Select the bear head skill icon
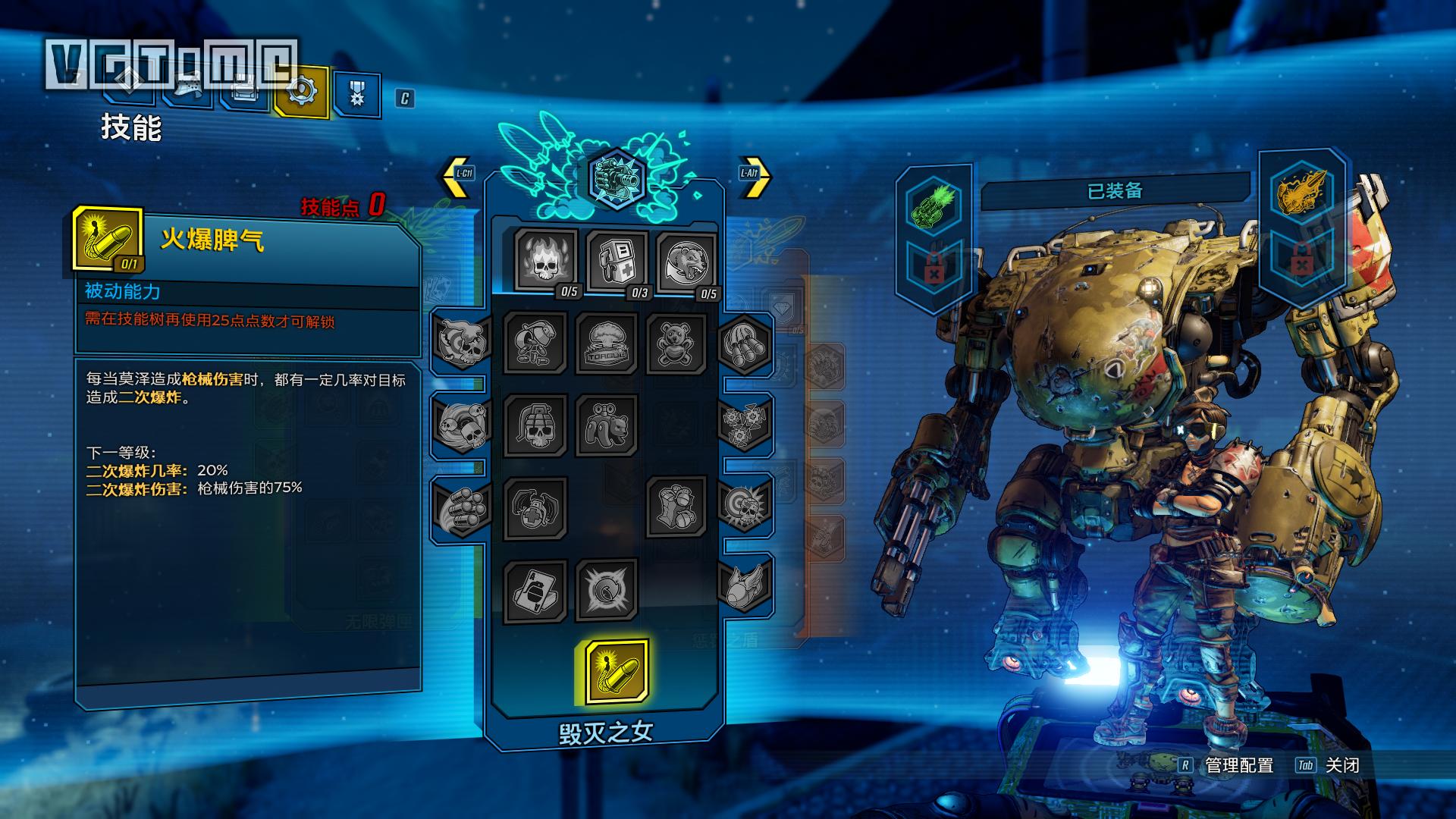Image resolution: width=1456 pixels, height=819 pixels. tap(686, 262)
